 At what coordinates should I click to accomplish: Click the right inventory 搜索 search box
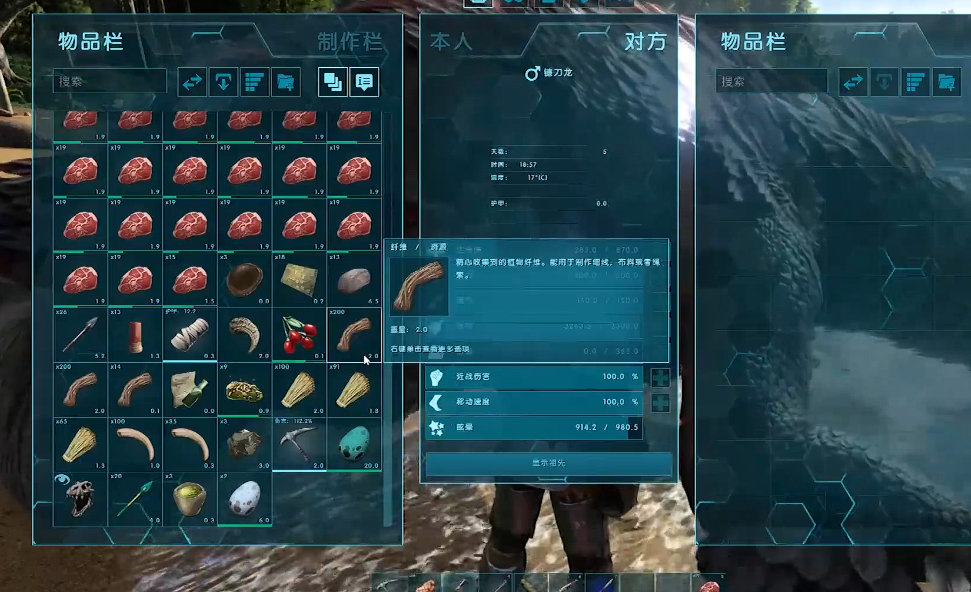point(772,82)
